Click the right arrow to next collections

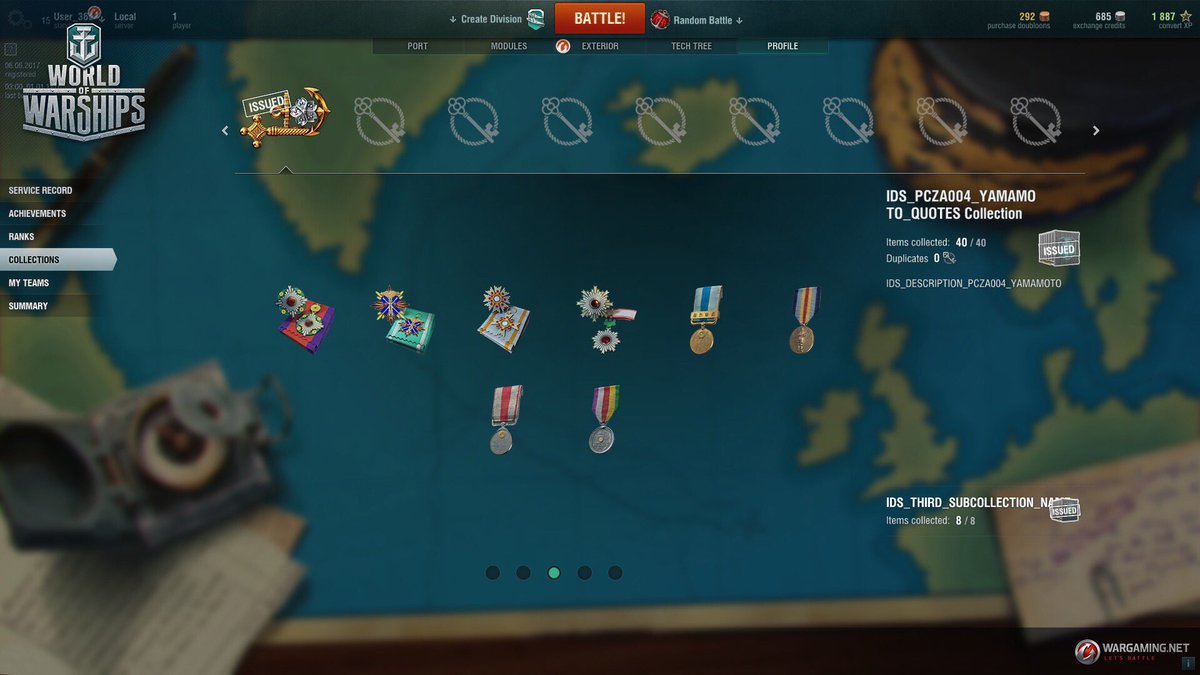[1096, 130]
